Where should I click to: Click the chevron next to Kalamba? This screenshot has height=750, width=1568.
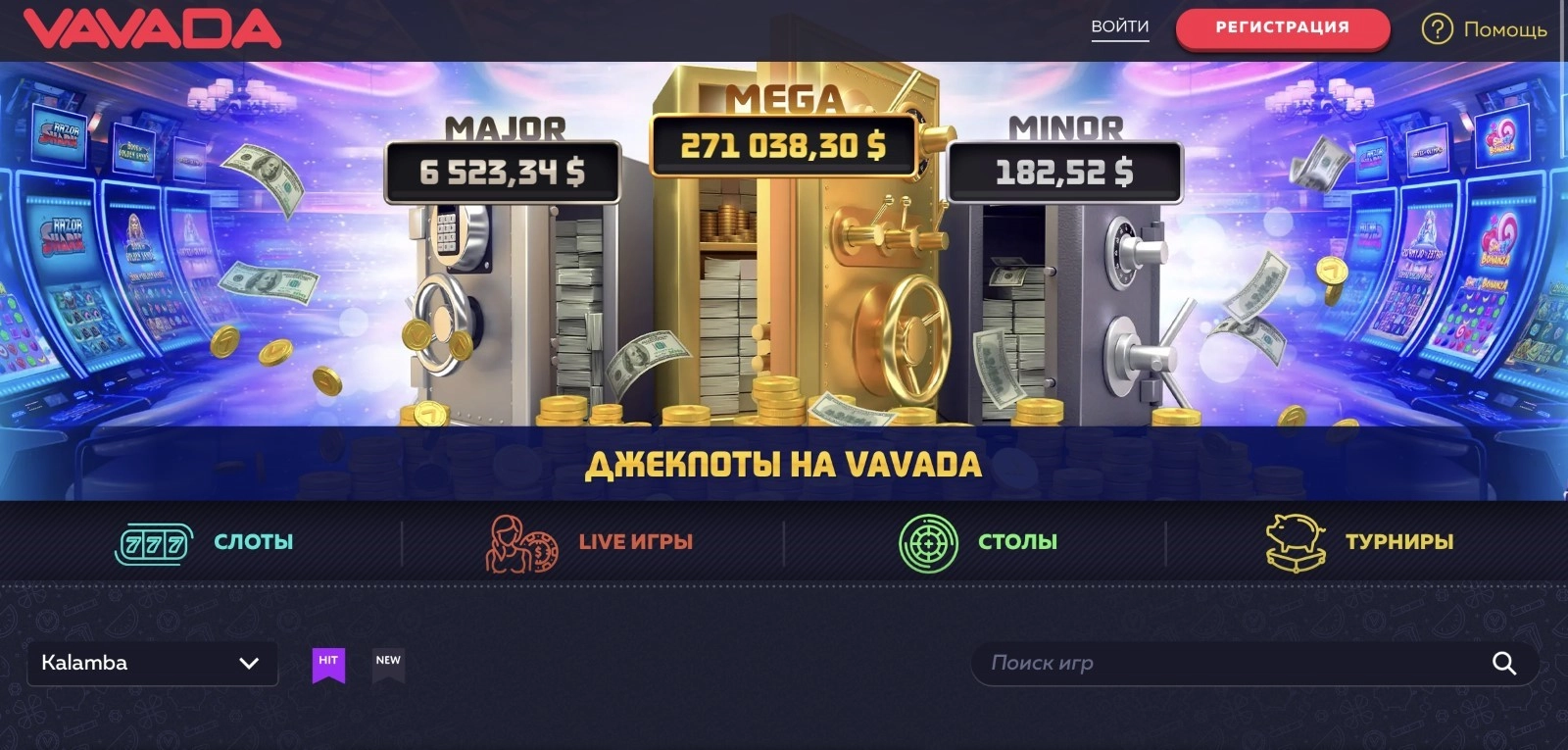click(250, 663)
